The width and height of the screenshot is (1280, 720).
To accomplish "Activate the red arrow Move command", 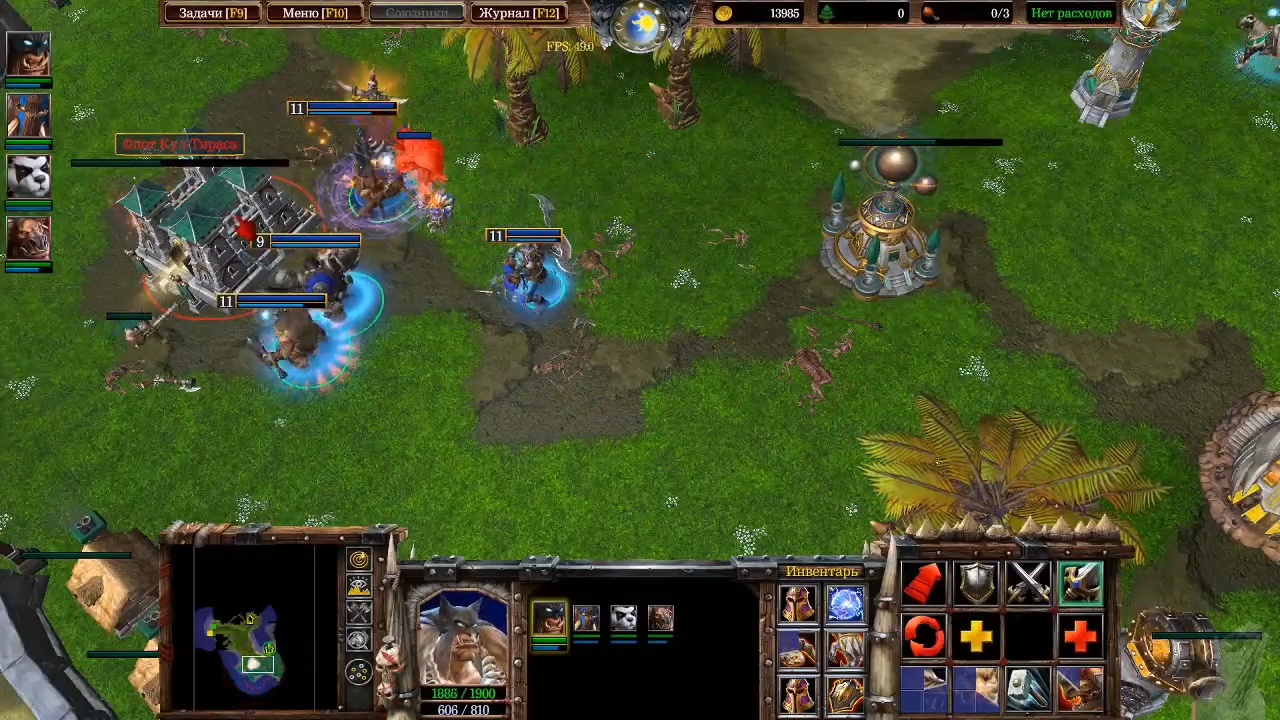I will [924, 582].
